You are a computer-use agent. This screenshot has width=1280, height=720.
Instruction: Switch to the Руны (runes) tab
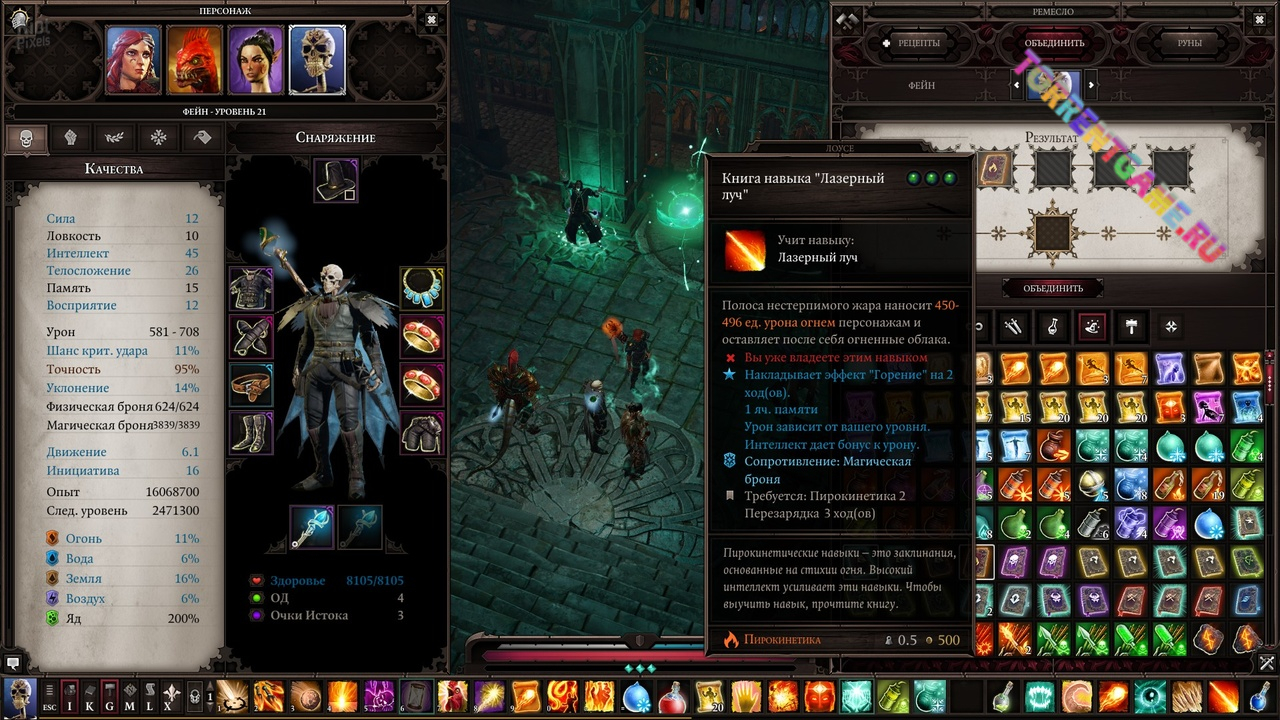[x=1189, y=43]
